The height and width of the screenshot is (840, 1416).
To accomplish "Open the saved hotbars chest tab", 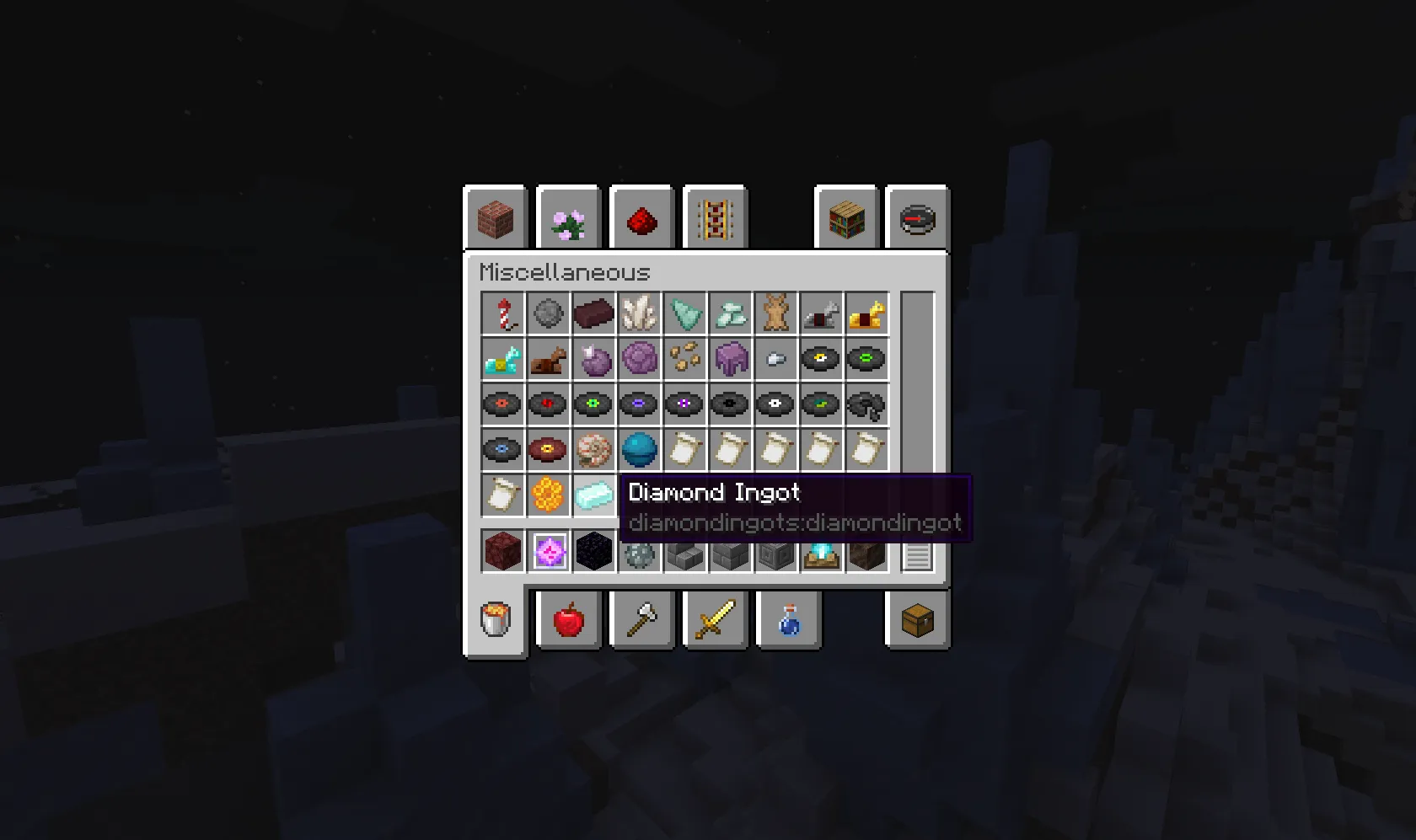I will 917,619.
